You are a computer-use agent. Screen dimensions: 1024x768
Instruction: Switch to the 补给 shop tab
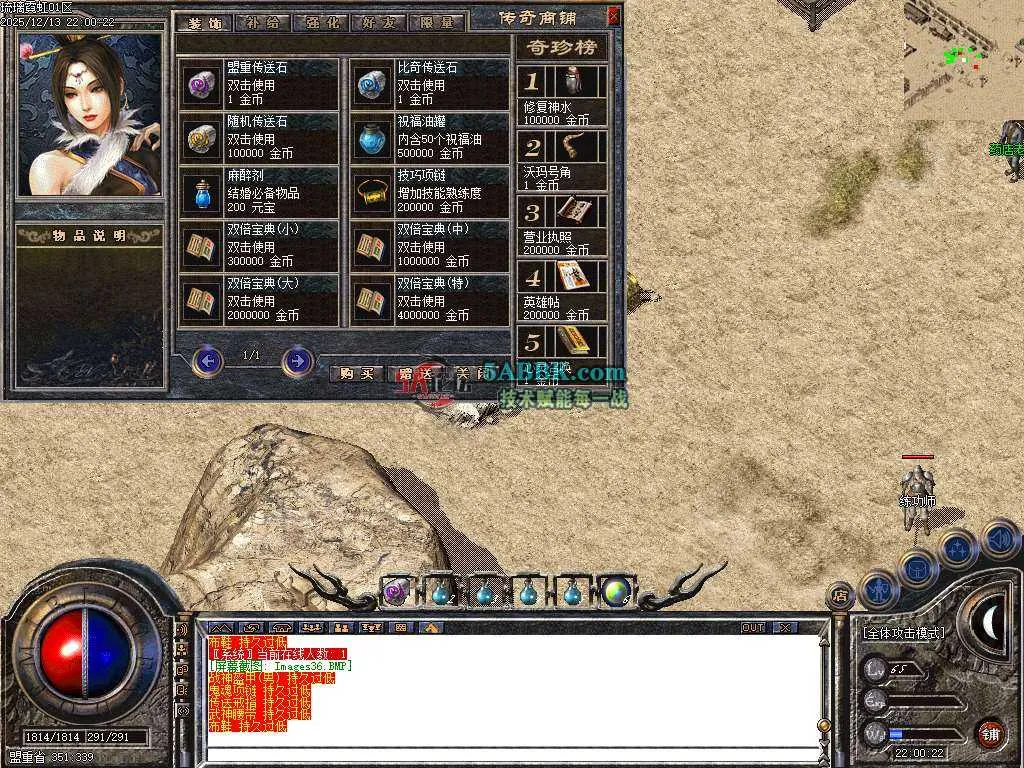tap(263, 22)
